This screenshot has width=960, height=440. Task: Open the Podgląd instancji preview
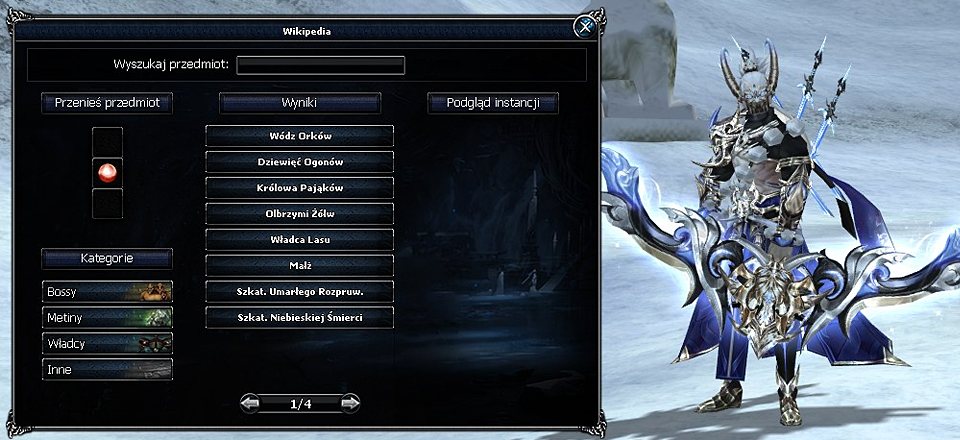tap(492, 102)
